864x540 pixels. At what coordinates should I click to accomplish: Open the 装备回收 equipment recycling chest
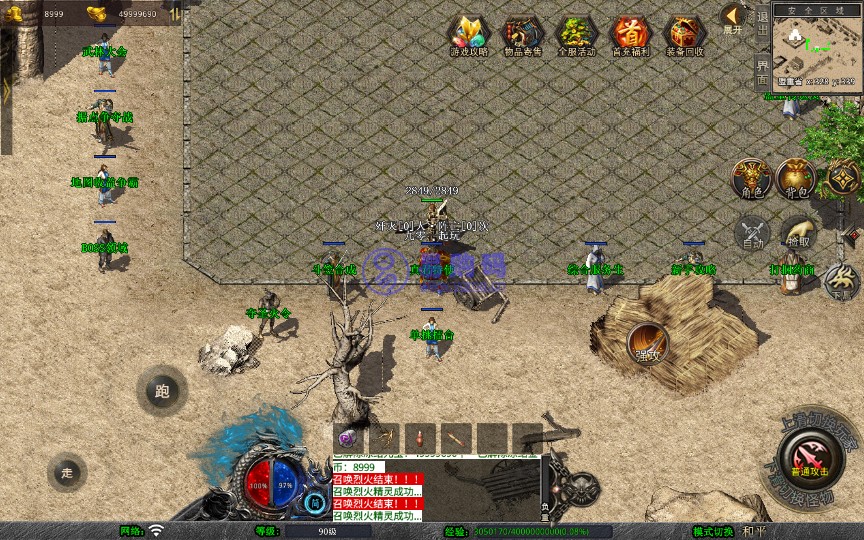tap(684, 35)
